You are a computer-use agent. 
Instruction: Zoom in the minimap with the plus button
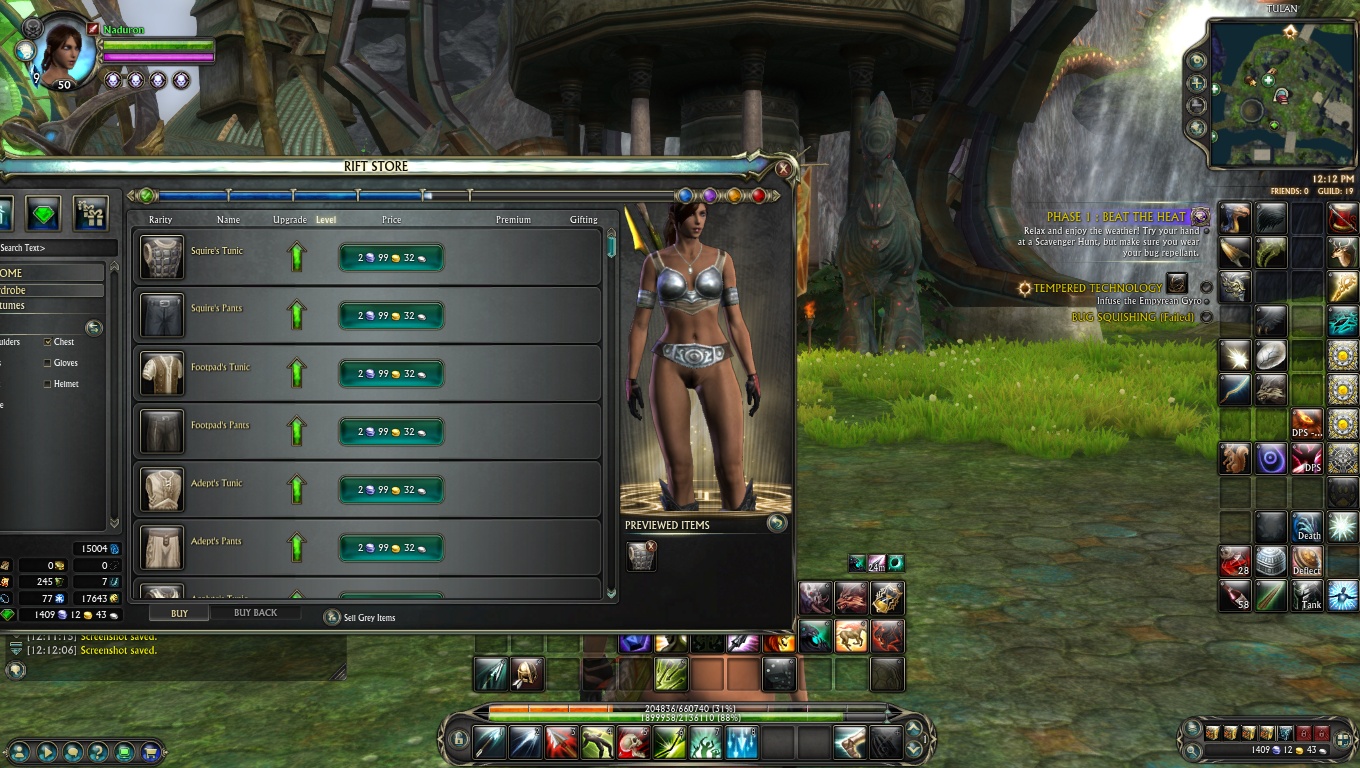1197,84
